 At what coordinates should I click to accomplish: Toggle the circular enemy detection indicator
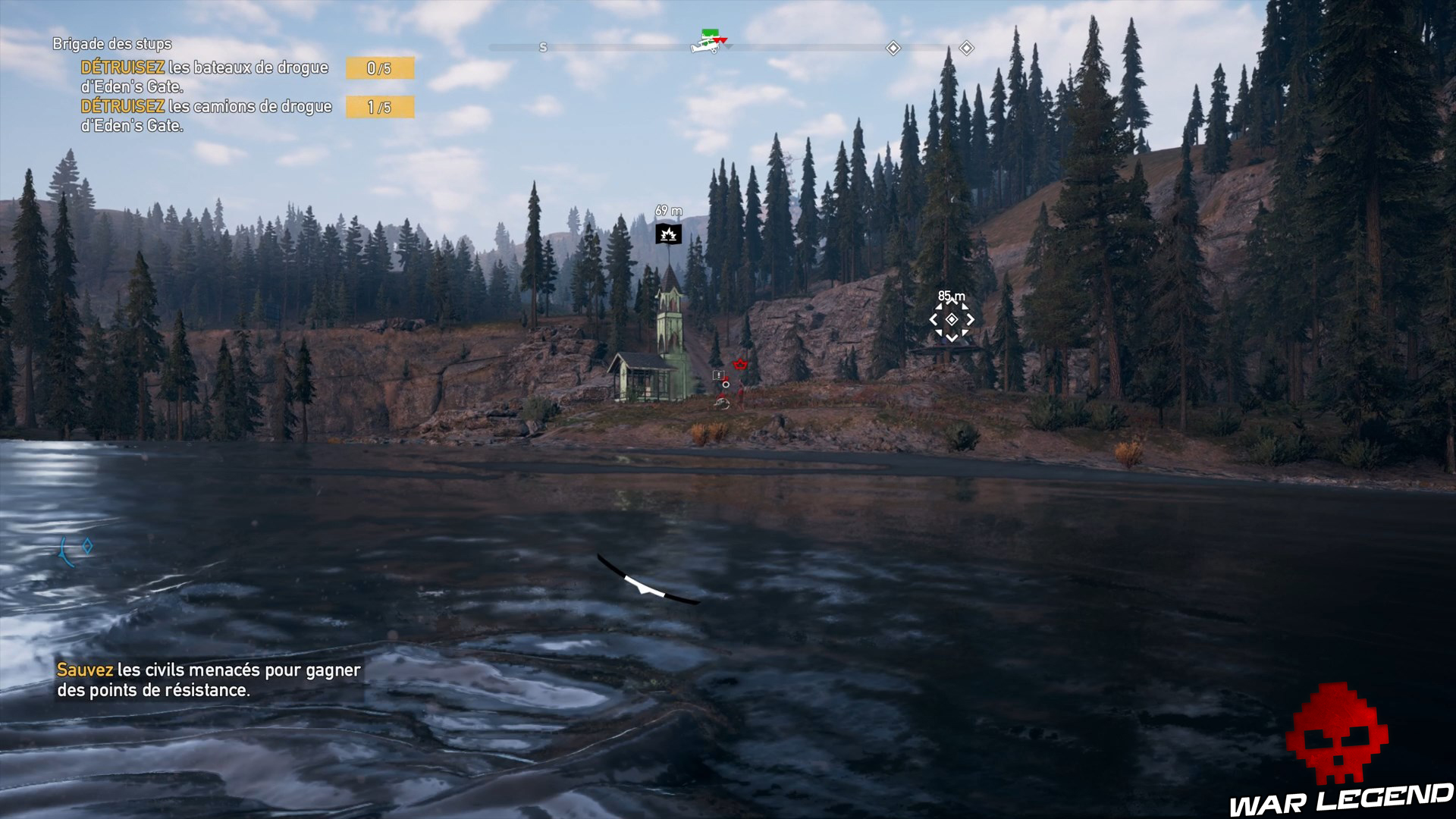[726, 385]
